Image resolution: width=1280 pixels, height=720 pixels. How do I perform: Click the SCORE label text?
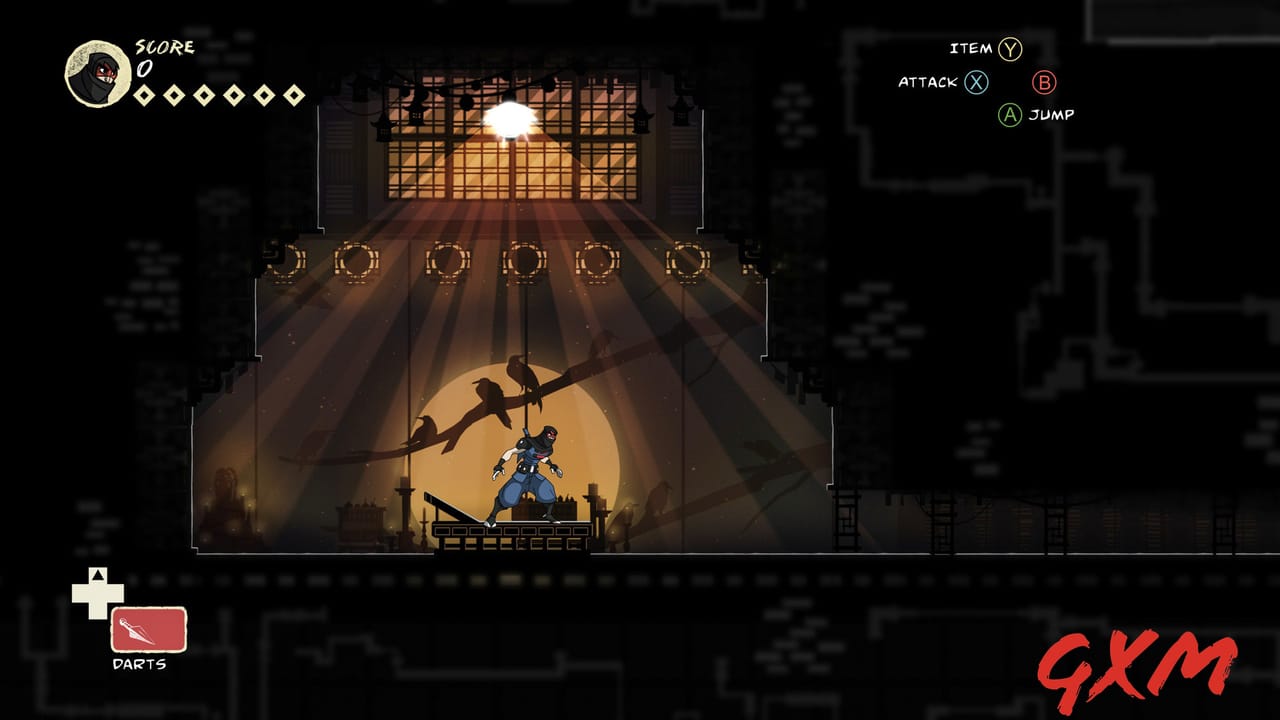(x=167, y=46)
